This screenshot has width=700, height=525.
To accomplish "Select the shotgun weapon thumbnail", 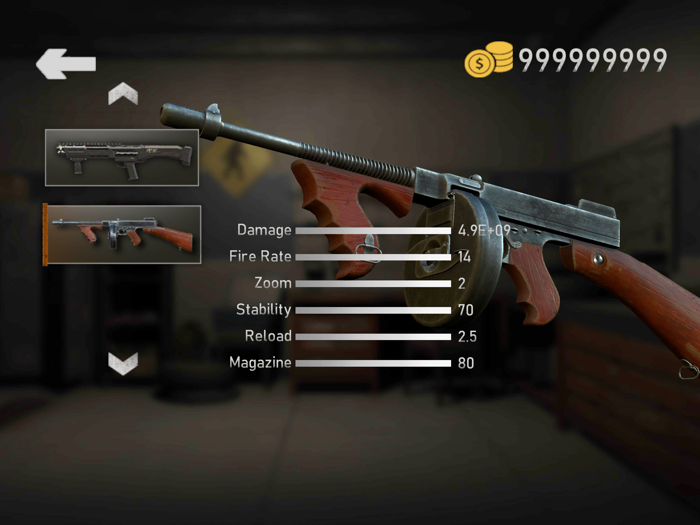I will point(121,158).
